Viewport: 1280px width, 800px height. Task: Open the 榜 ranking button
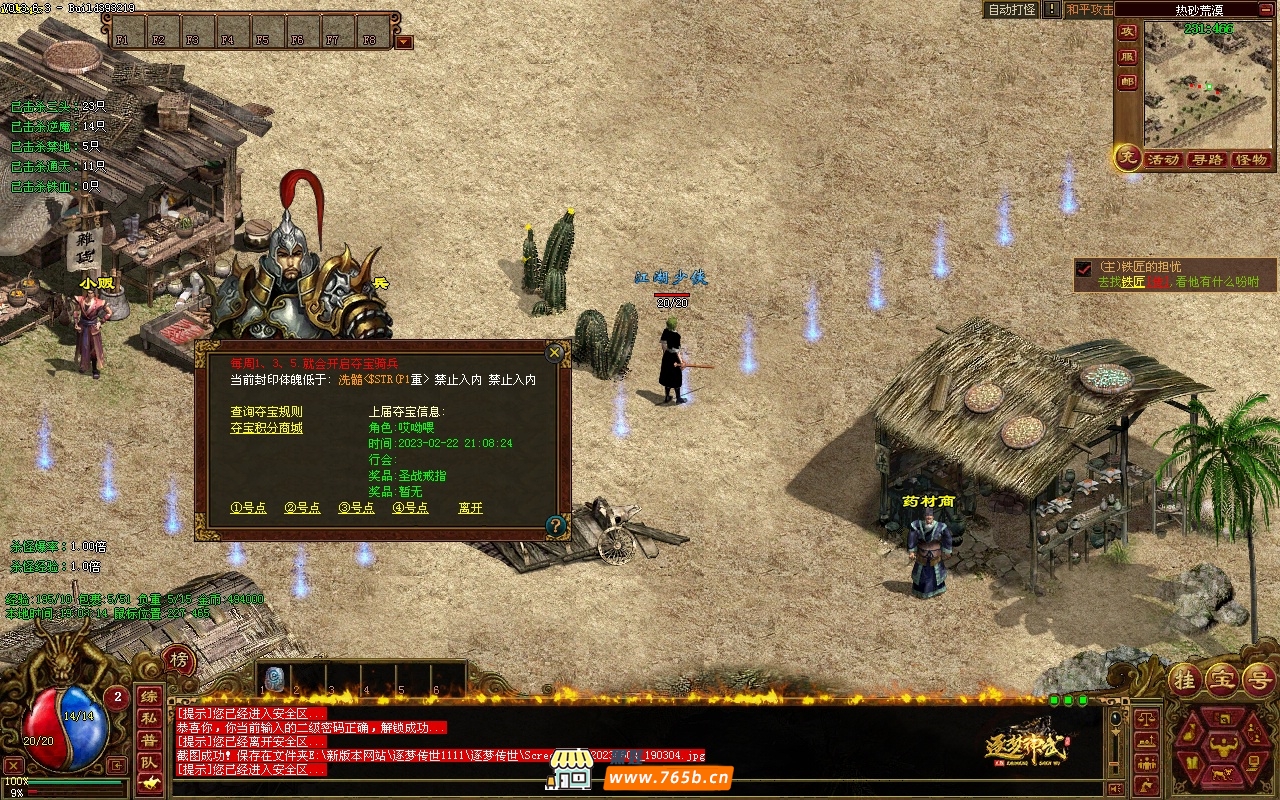178,660
